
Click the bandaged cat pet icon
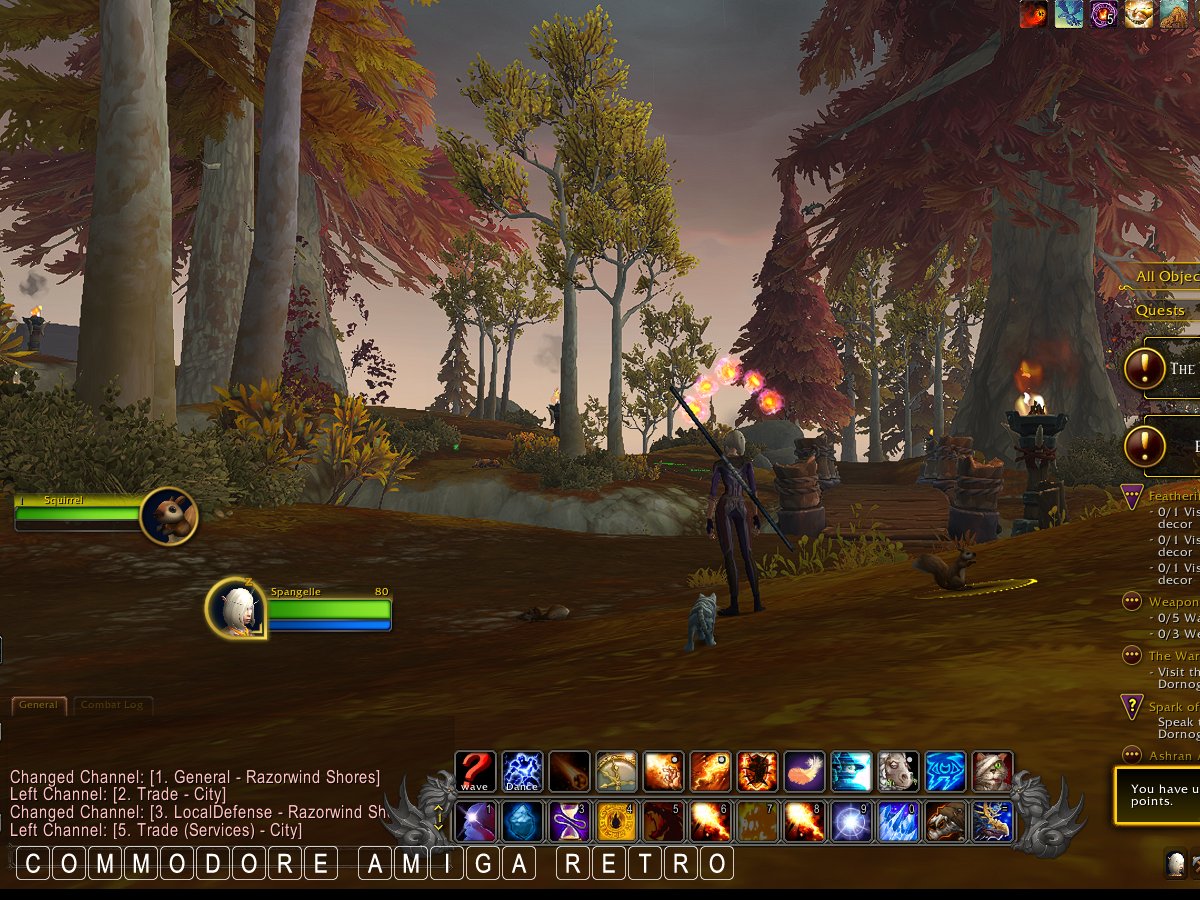[x=992, y=772]
